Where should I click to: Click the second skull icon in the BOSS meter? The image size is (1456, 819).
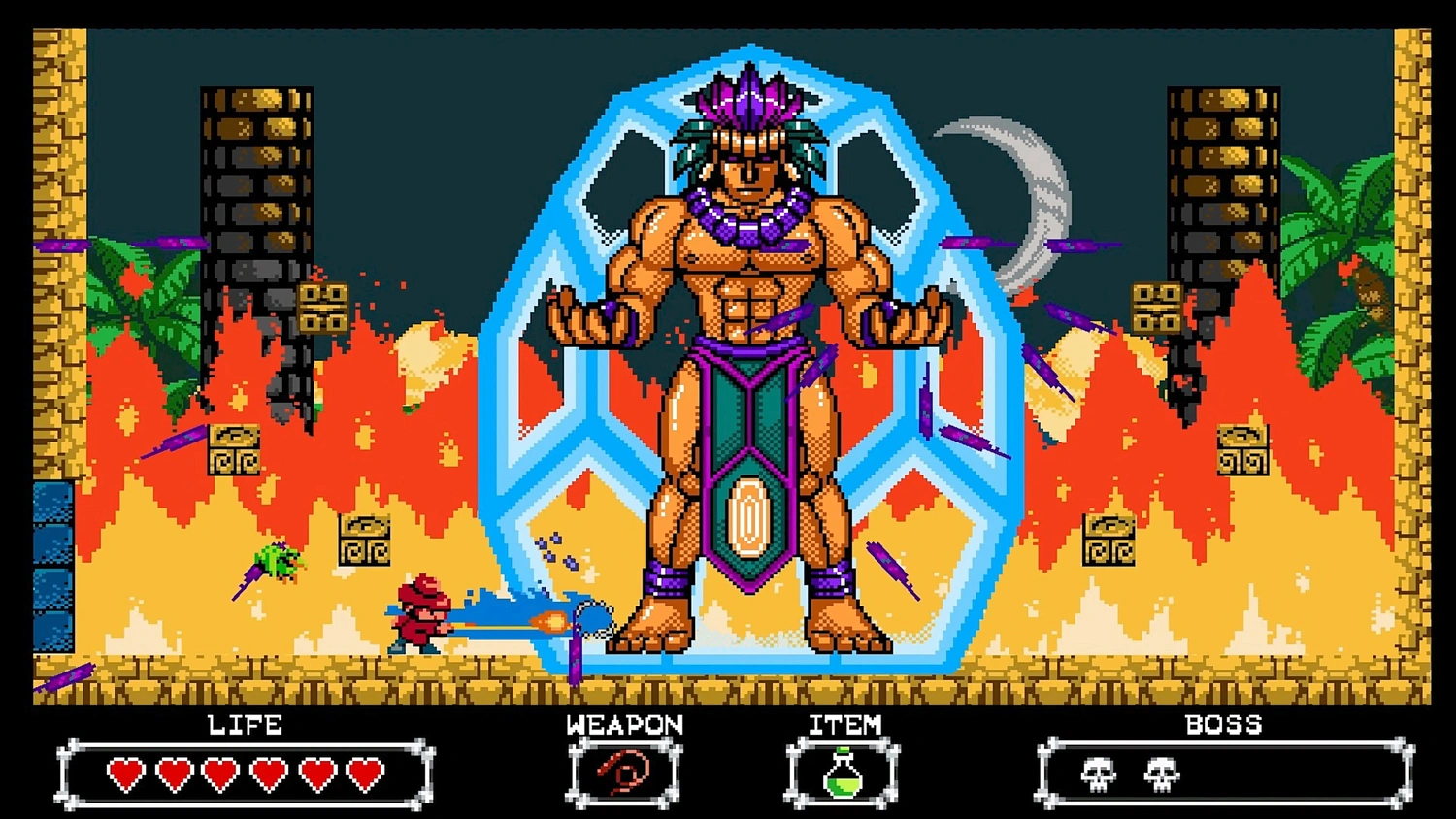tap(1161, 772)
